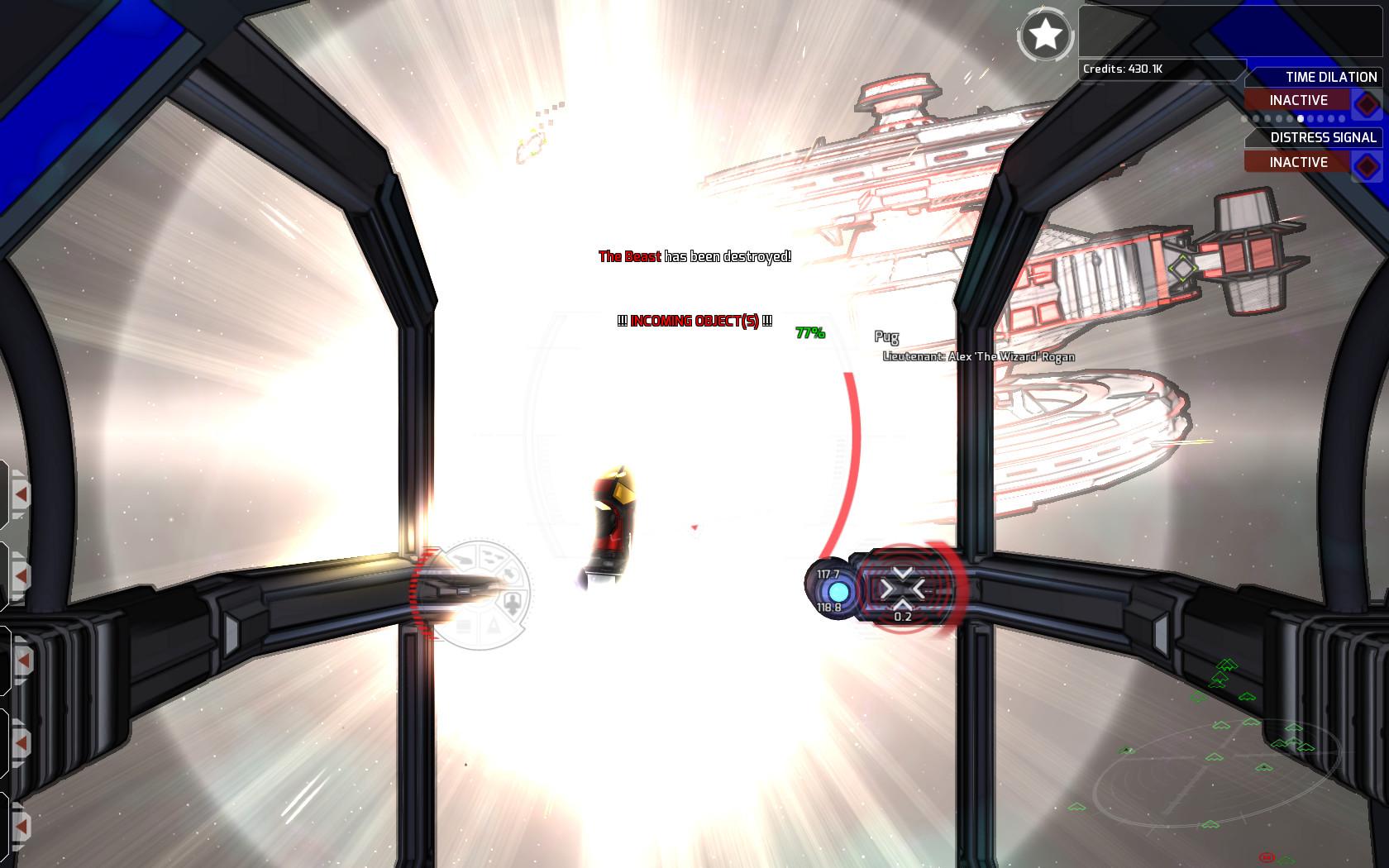1389x868 pixels.
Task: Click the red diamond next to Distress Signal
Action: 1365,162
